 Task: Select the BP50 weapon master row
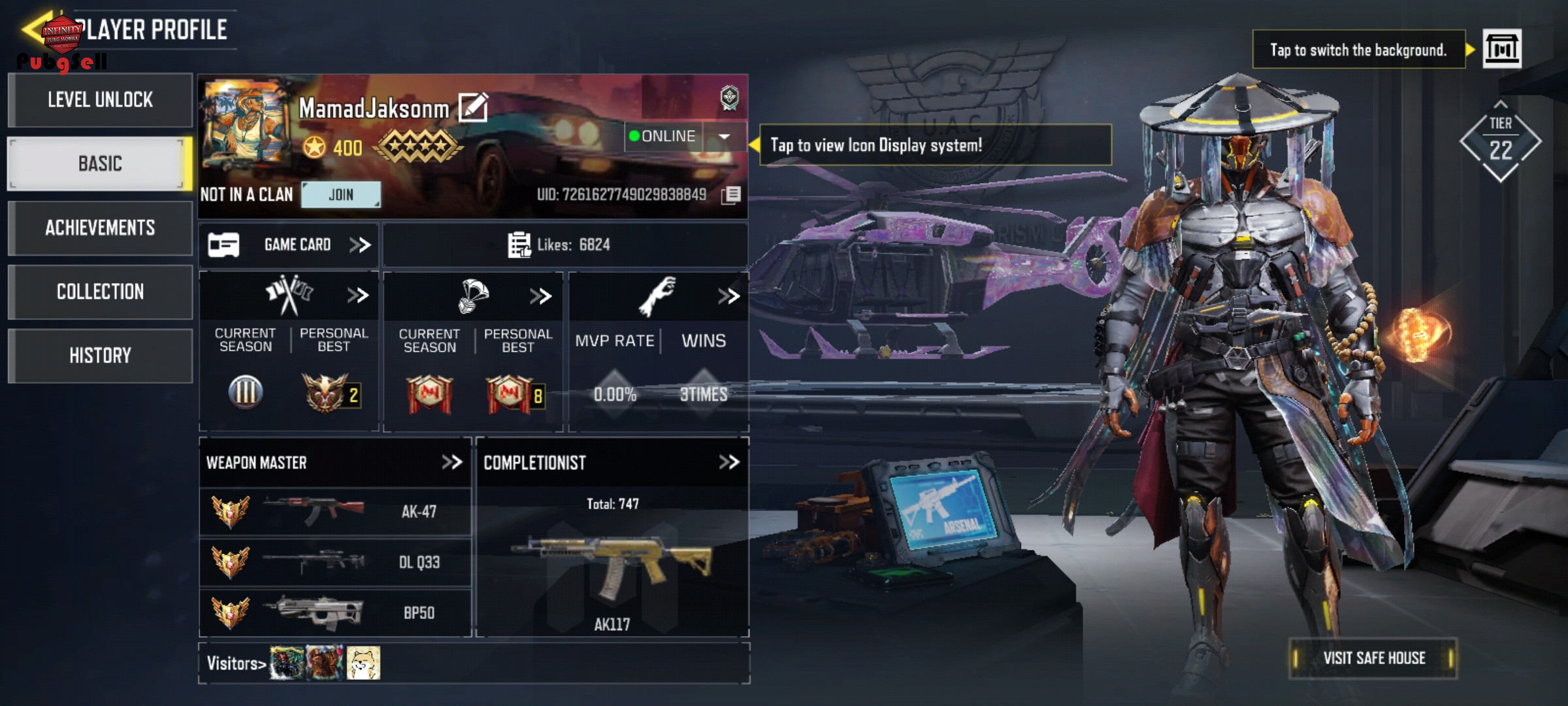[x=335, y=613]
